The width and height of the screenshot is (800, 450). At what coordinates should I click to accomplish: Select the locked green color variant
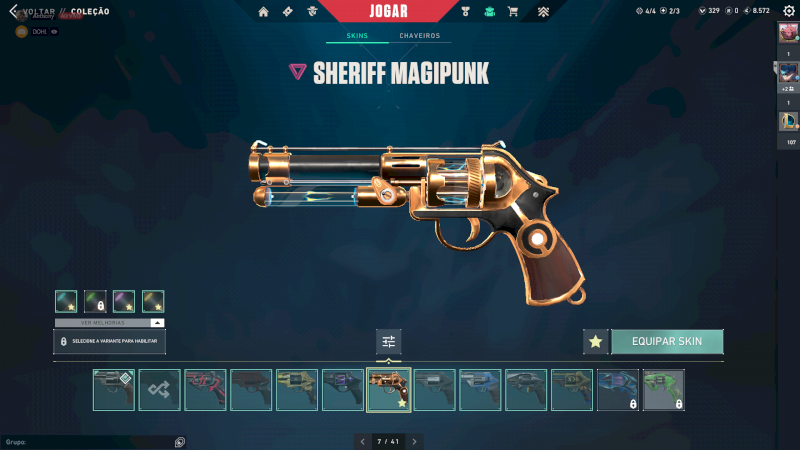[x=95, y=301]
